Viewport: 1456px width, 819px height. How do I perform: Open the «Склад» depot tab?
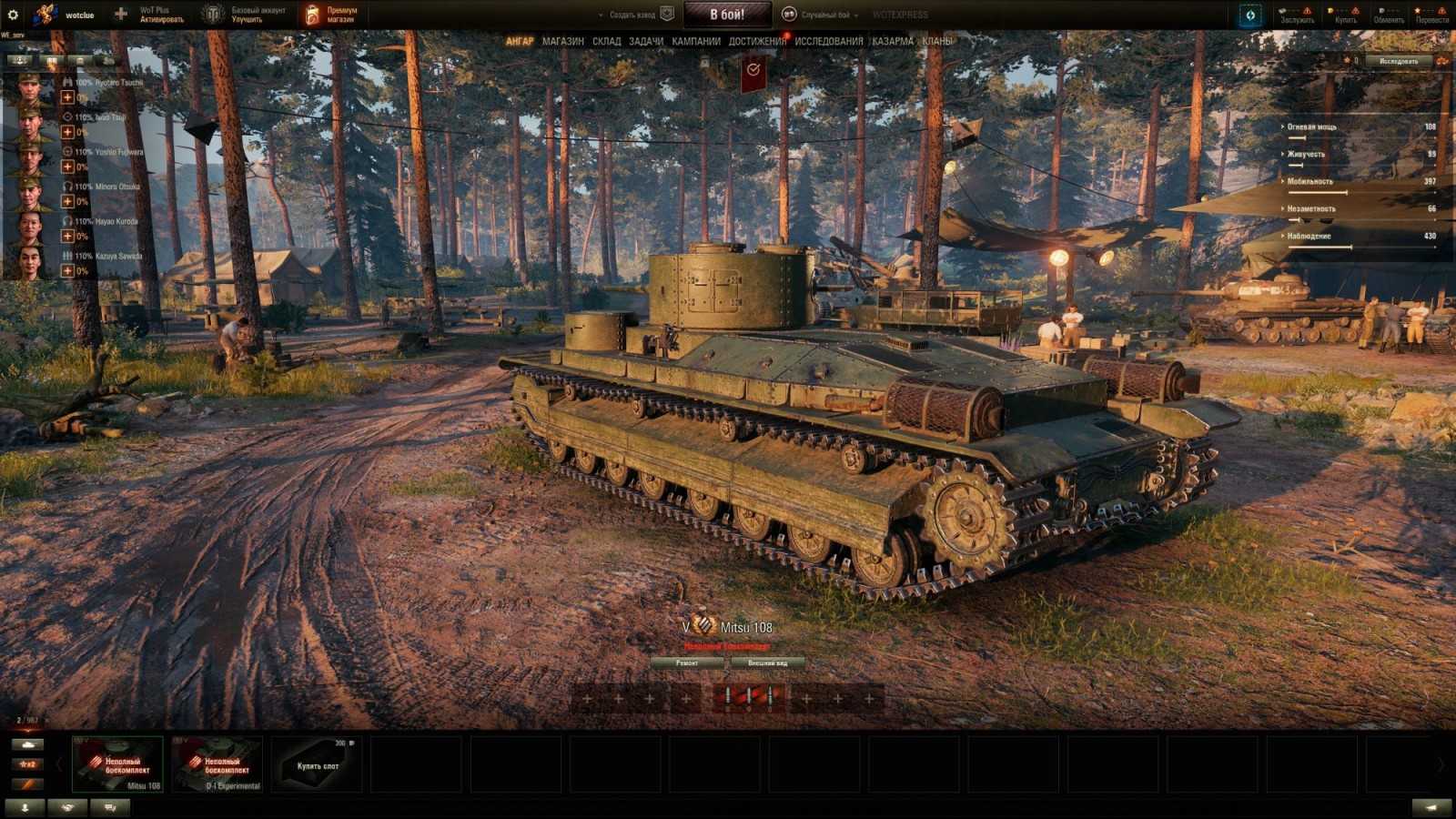(606, 41)
